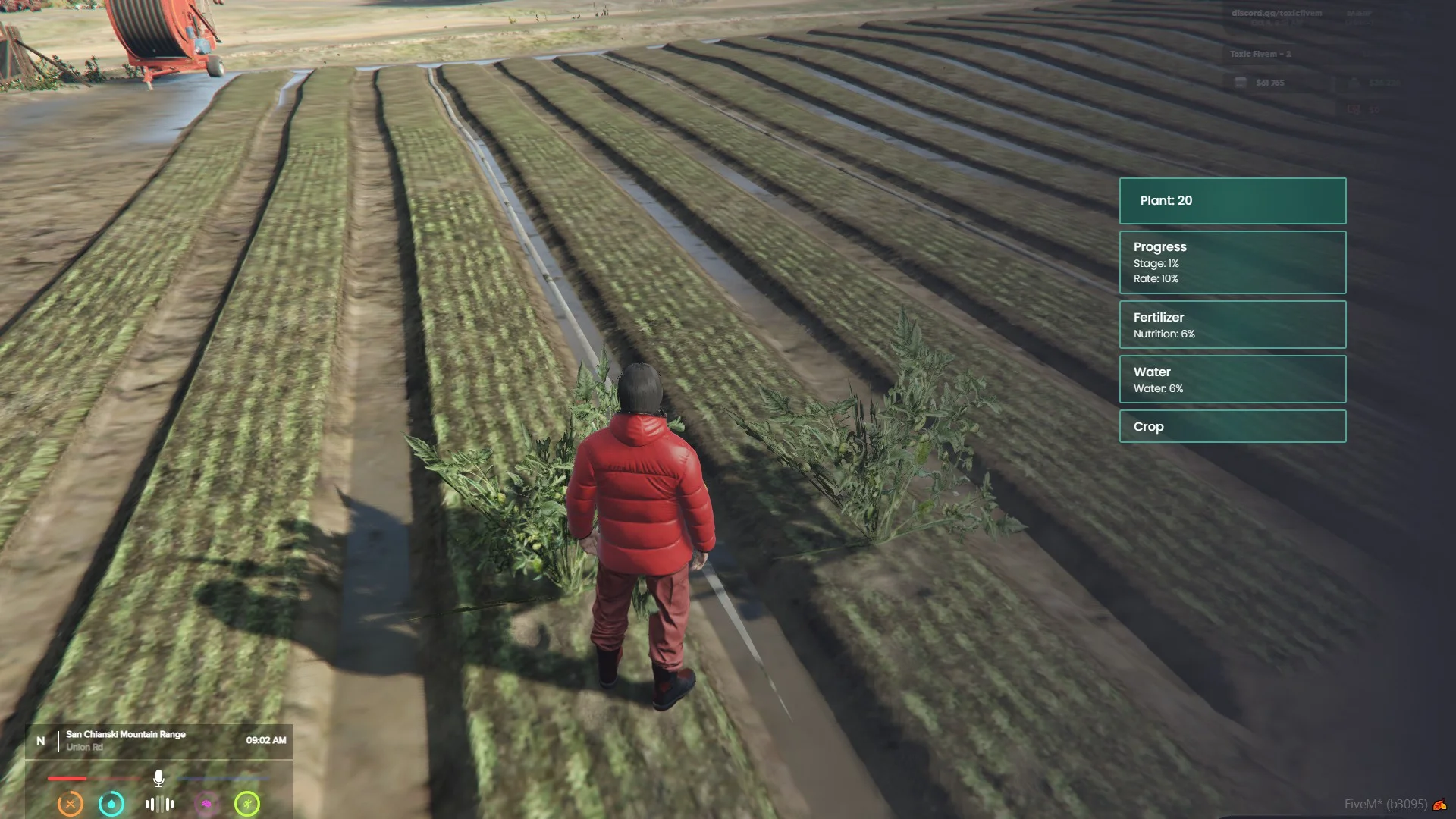This screenshot has width=1456, height=819.
Task: Click the Plant: 20 menu header
Action: click(x=1232, y=201)
